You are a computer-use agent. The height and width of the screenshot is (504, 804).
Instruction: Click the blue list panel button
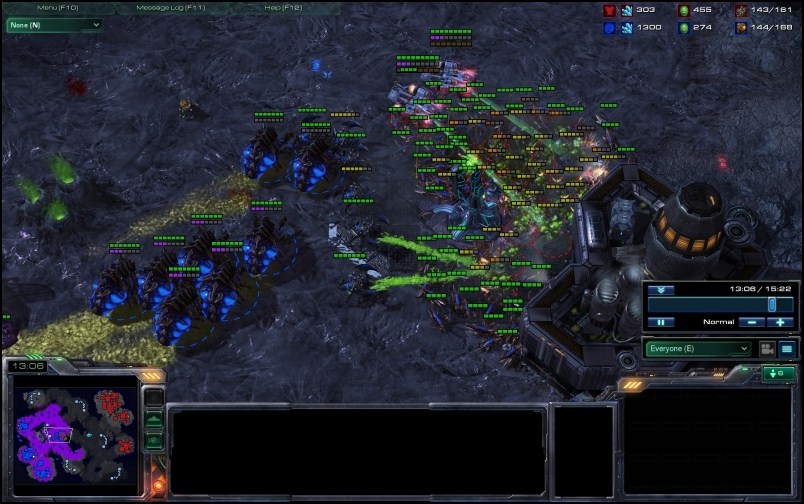click(787, 349)
